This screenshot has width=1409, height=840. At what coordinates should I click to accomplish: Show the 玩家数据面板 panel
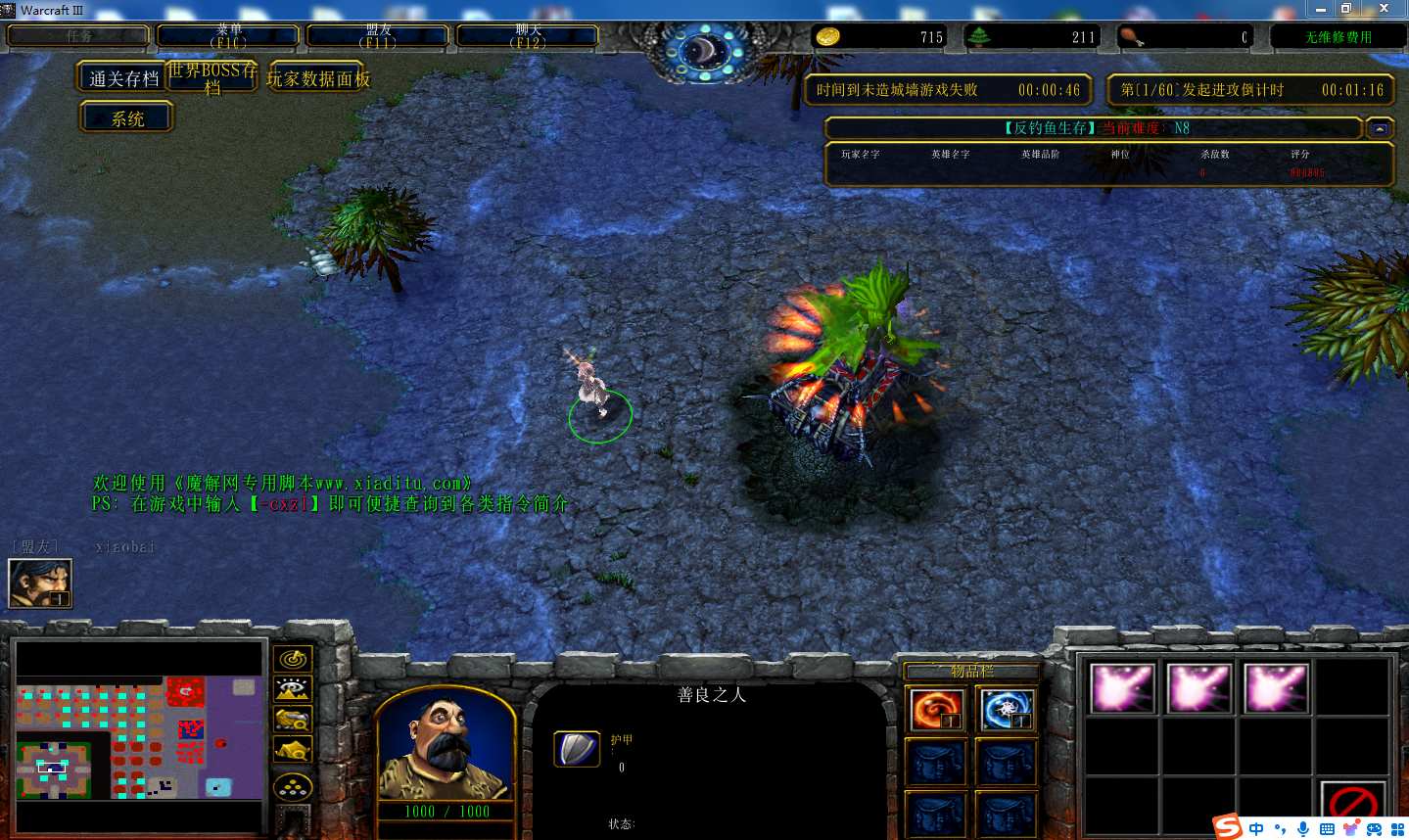pyautogui.click(x=318, y=78)
